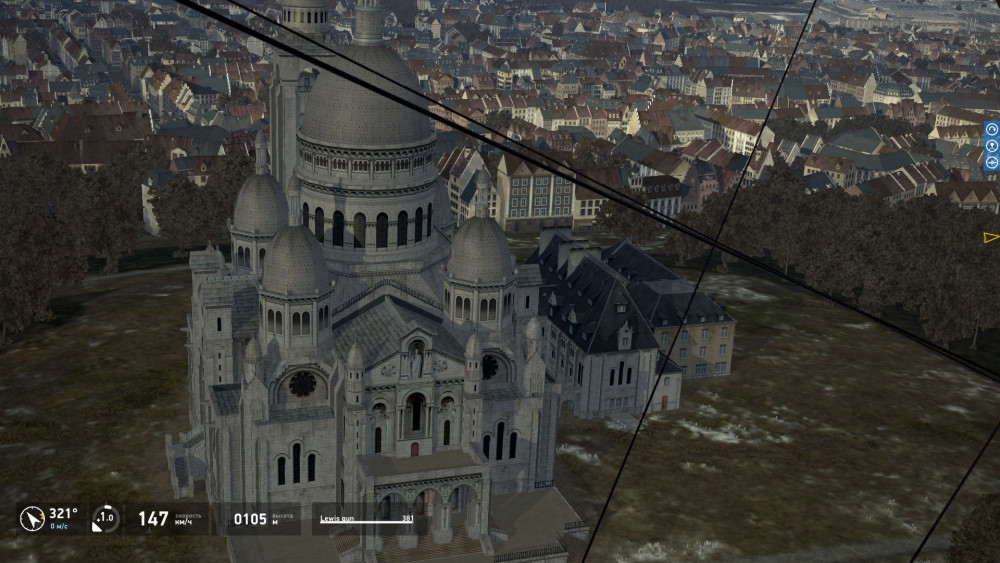Image resolution: width=1000 pixels, height=563 pixels.
Task: Click the compass heading indicator icon
Action: (32, 518)
